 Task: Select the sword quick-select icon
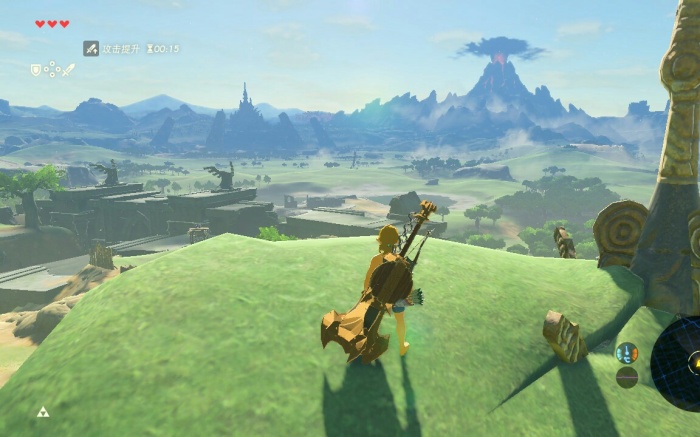69,70
